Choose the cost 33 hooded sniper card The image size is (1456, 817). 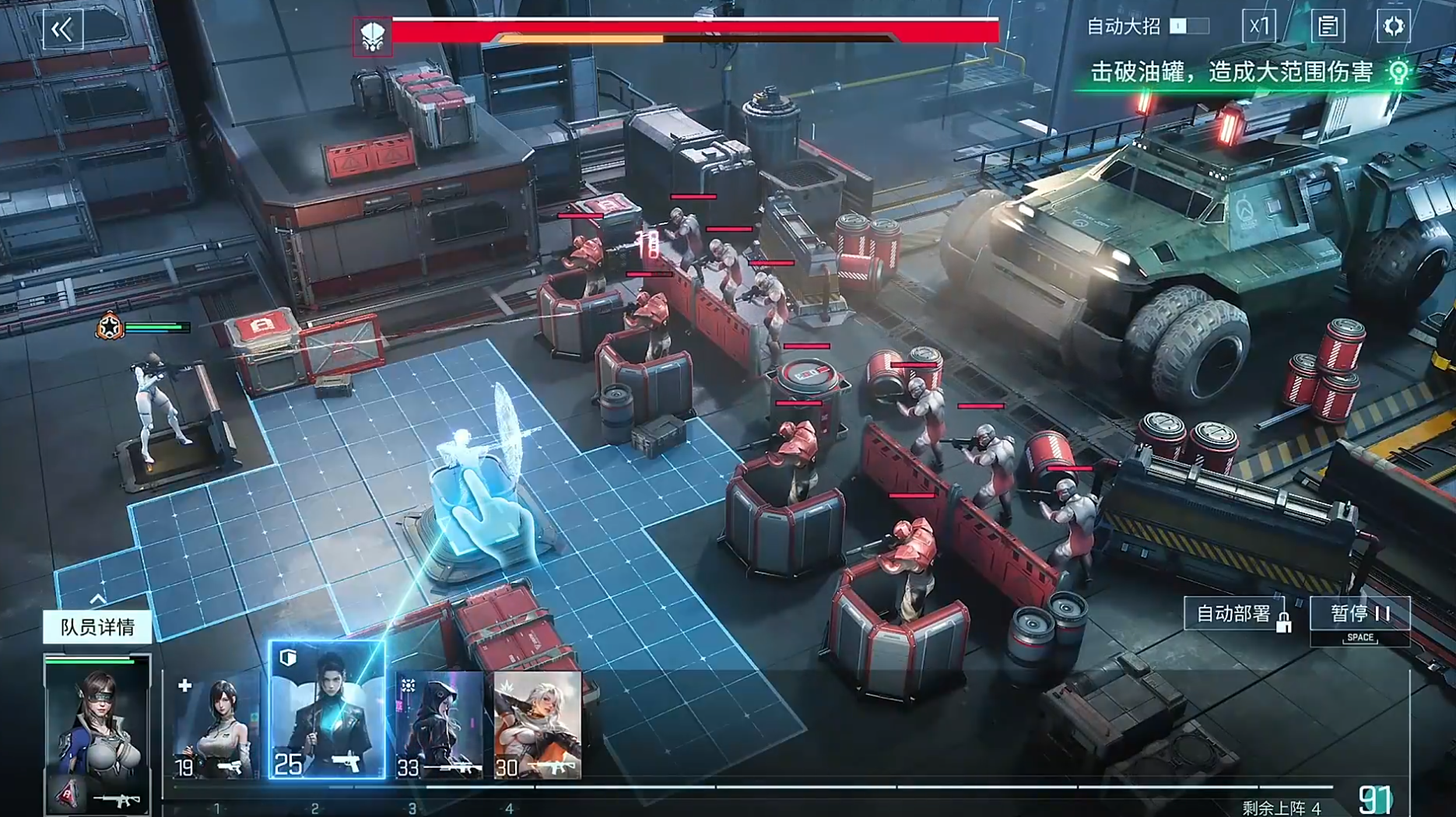click(x=439, y=726)
